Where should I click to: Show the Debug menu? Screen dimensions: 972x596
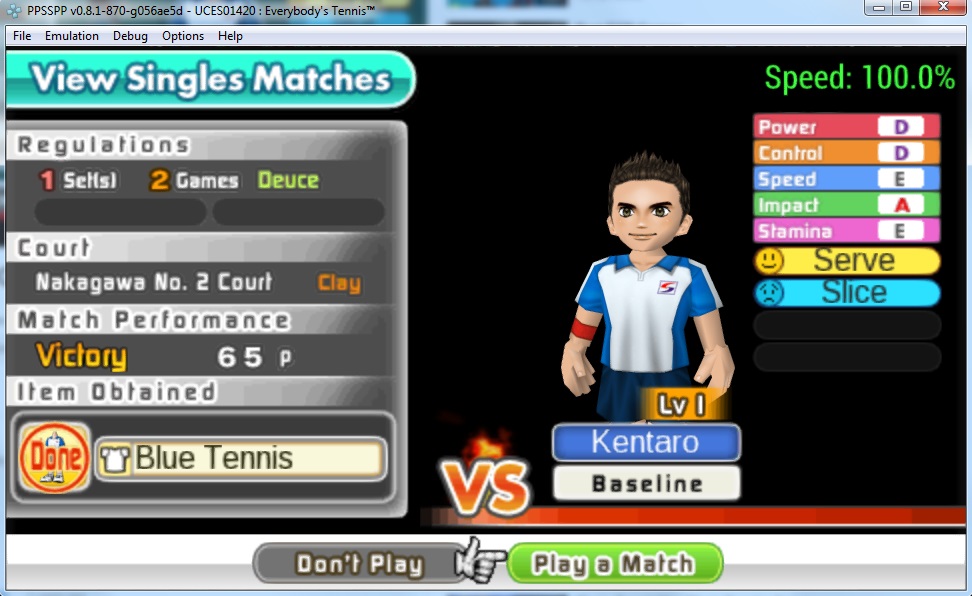click(x=130, y=36)
